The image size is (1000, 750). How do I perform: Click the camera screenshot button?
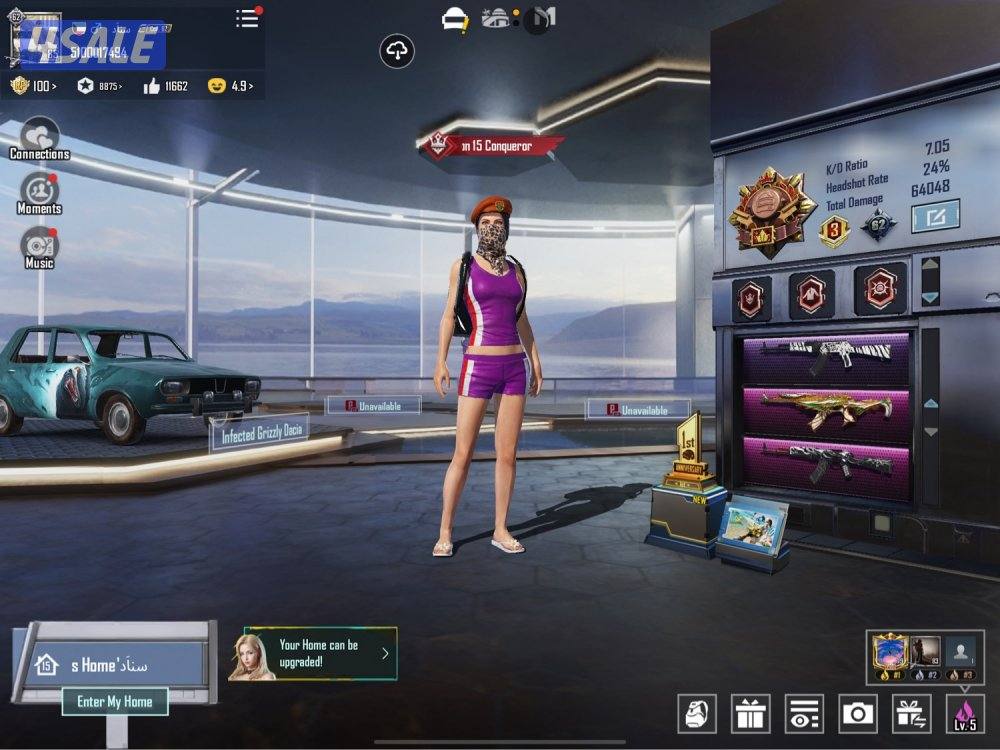(x=858, y=713)
